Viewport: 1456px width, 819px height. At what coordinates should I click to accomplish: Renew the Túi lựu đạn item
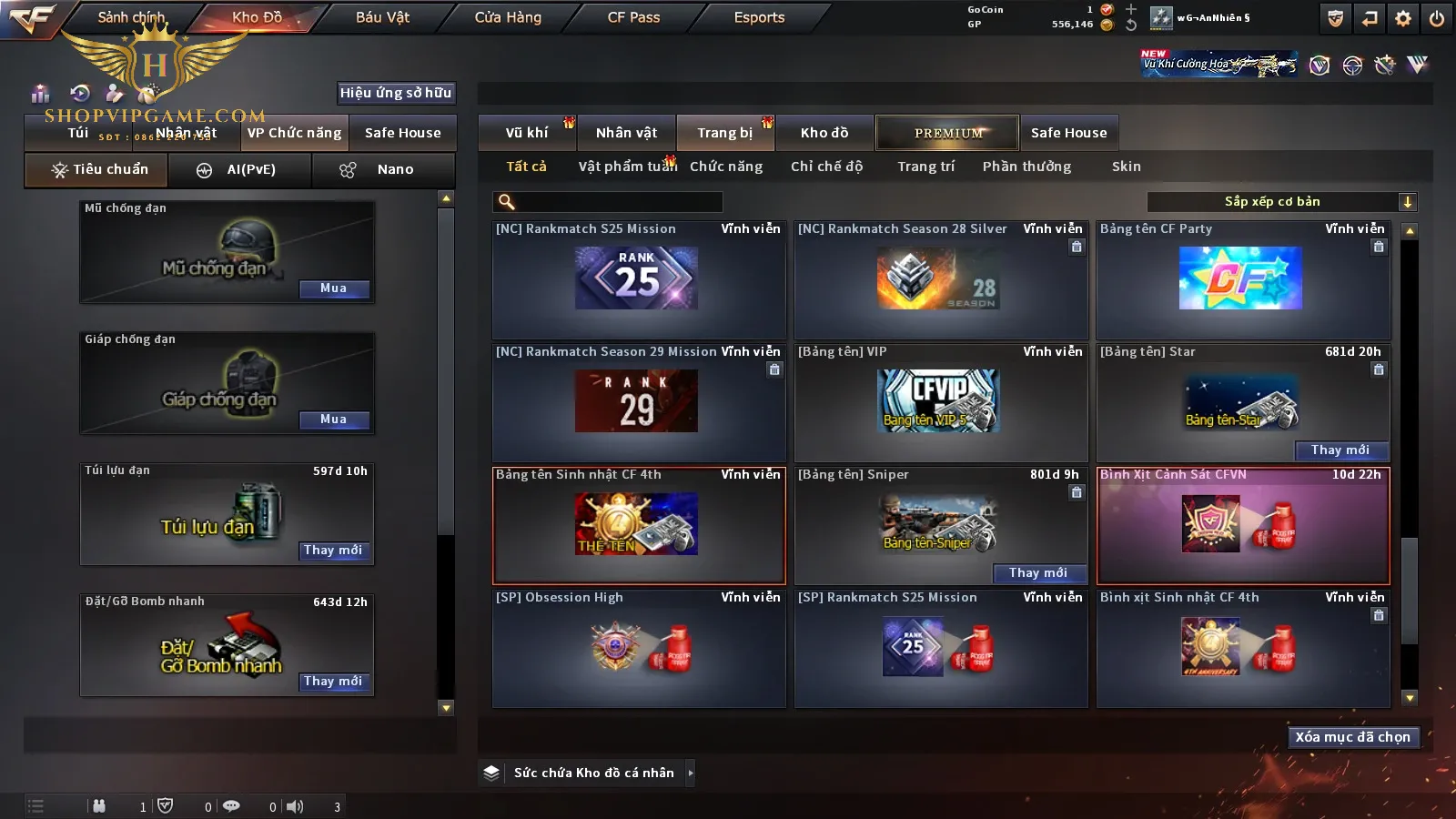(333, 551)
